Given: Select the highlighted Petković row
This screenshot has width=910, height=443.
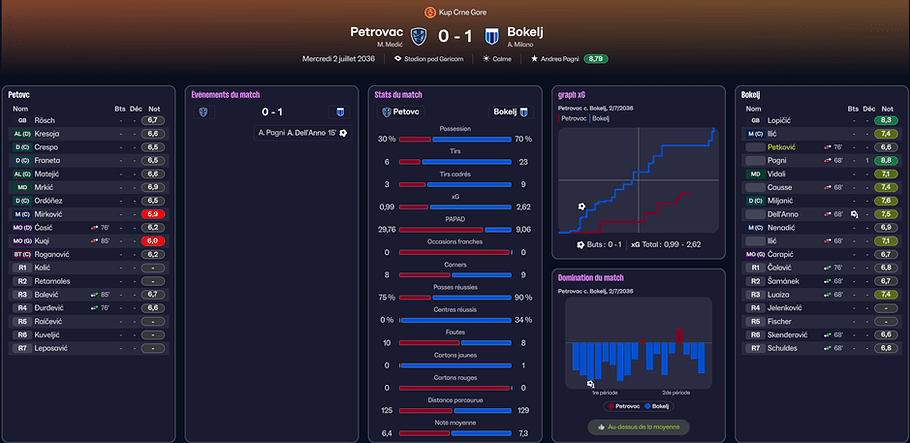Looking at the screenshot, I should click(x=783, y=146).
